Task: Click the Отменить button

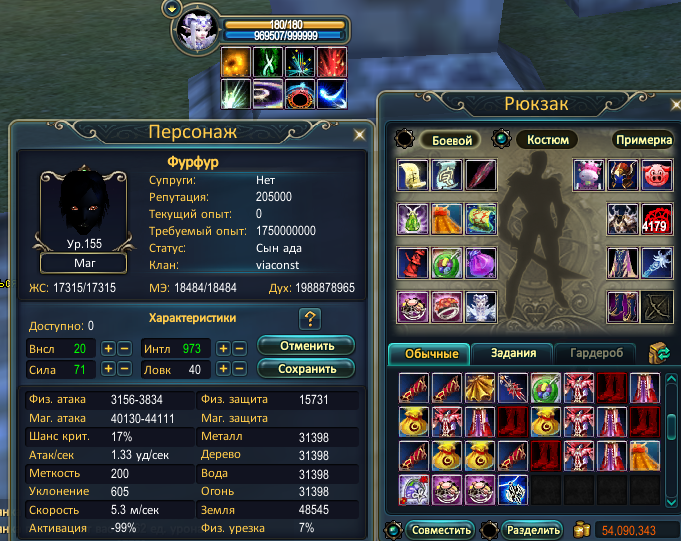Action: coord(306,346)
